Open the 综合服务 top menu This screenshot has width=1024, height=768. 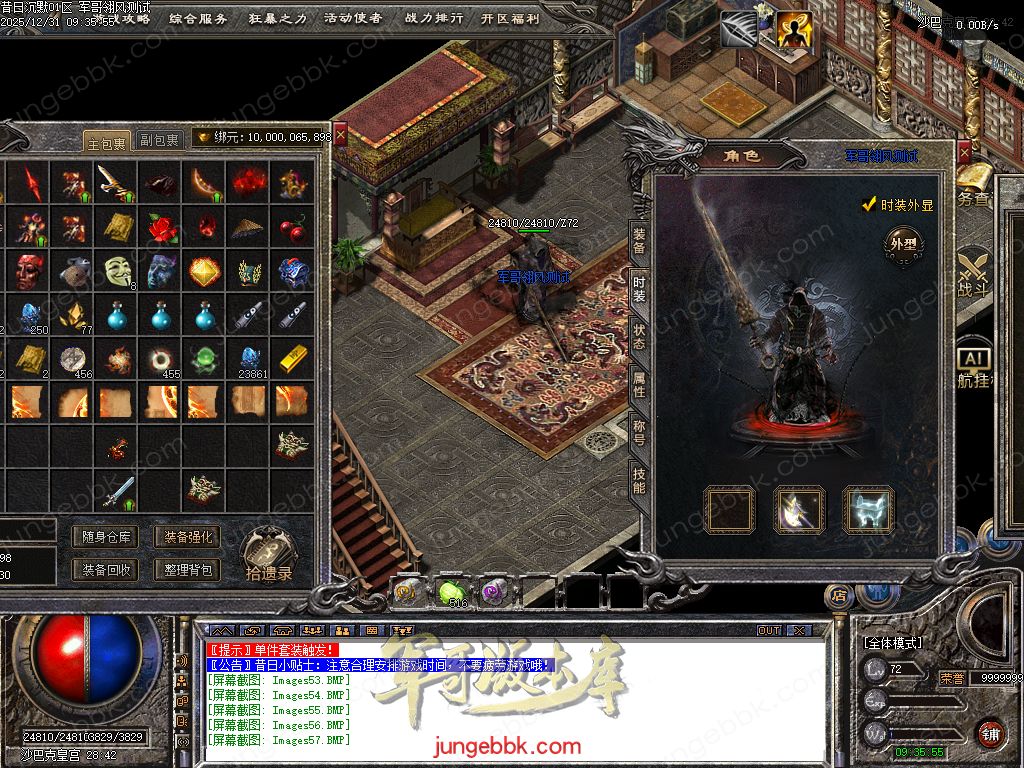[x=198, y=18]
